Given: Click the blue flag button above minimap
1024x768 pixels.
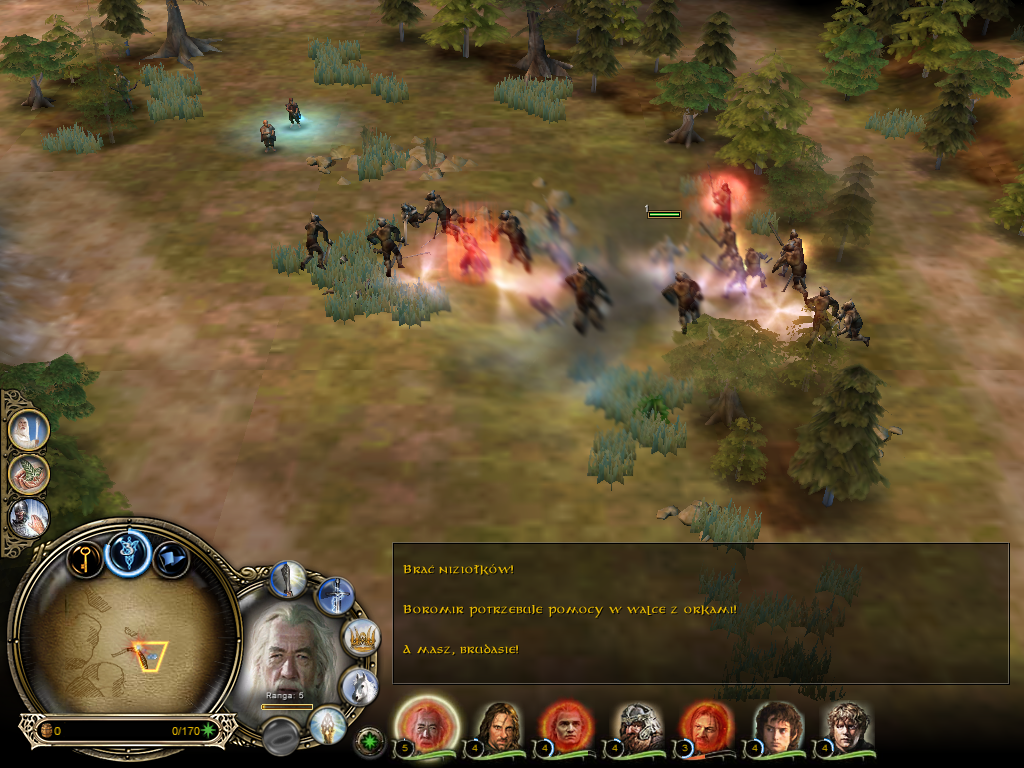Looking at the screenshot, I should click(171, 559).
